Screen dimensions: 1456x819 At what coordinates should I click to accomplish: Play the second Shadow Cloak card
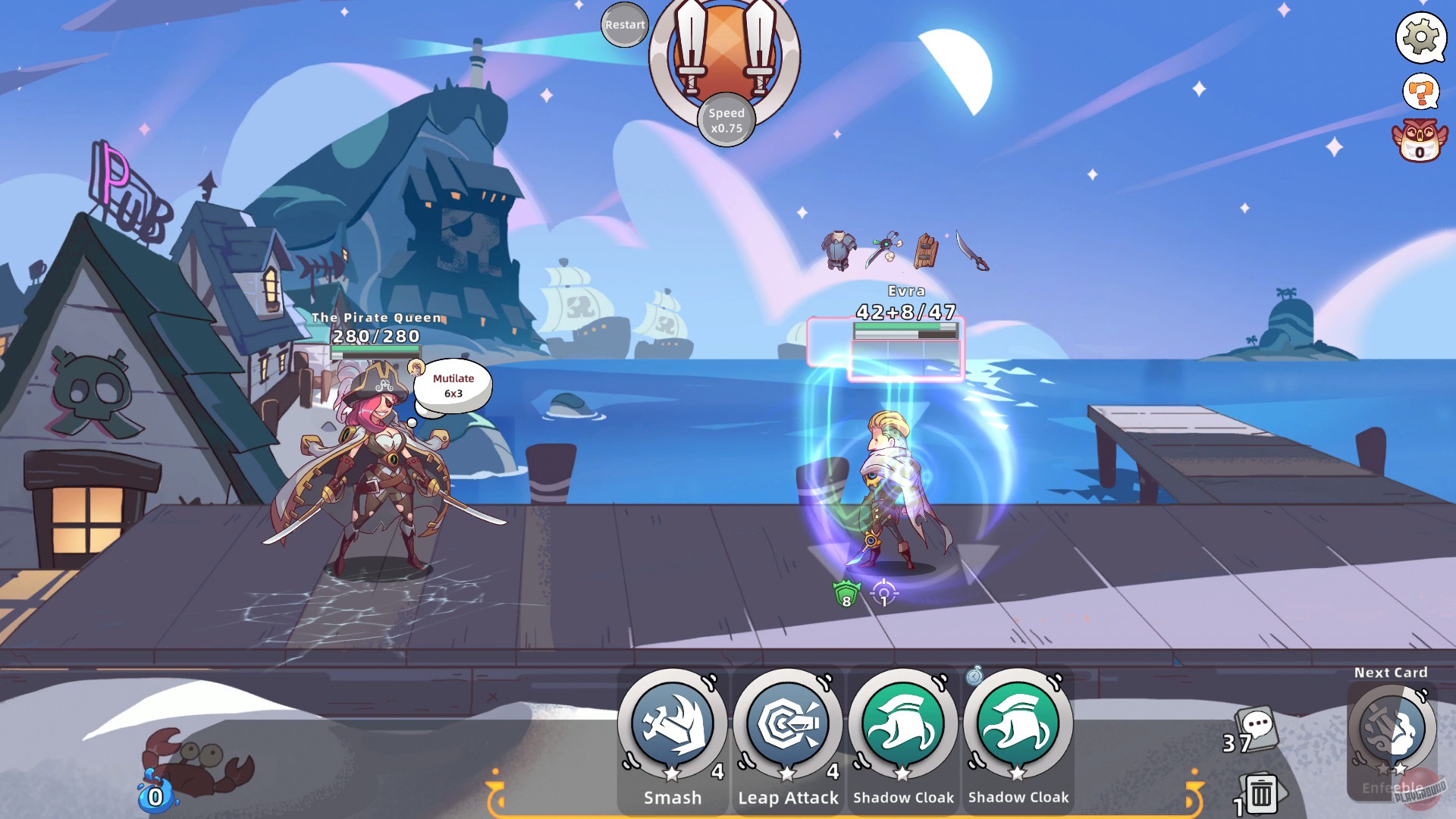click(x=1019, y=729)
